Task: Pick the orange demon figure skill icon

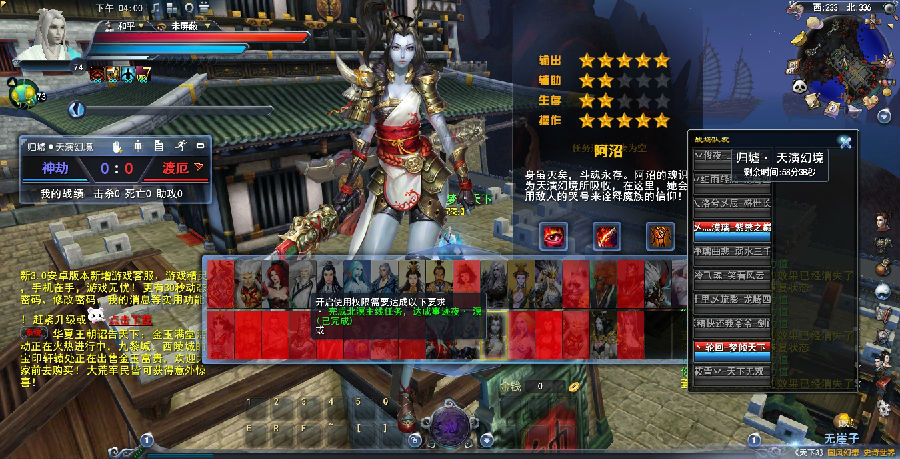Action: tap(659, 236)
